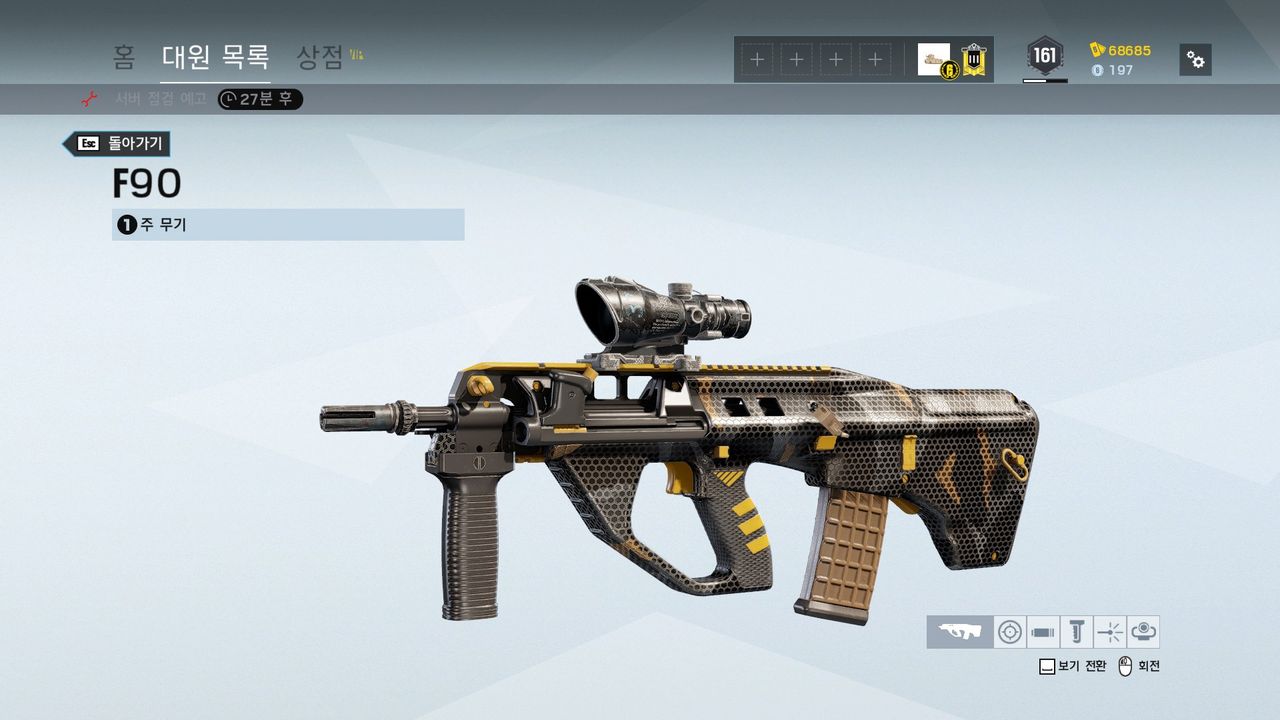
Task: Click the 돌아가기 back button
Action: [118, 144]
